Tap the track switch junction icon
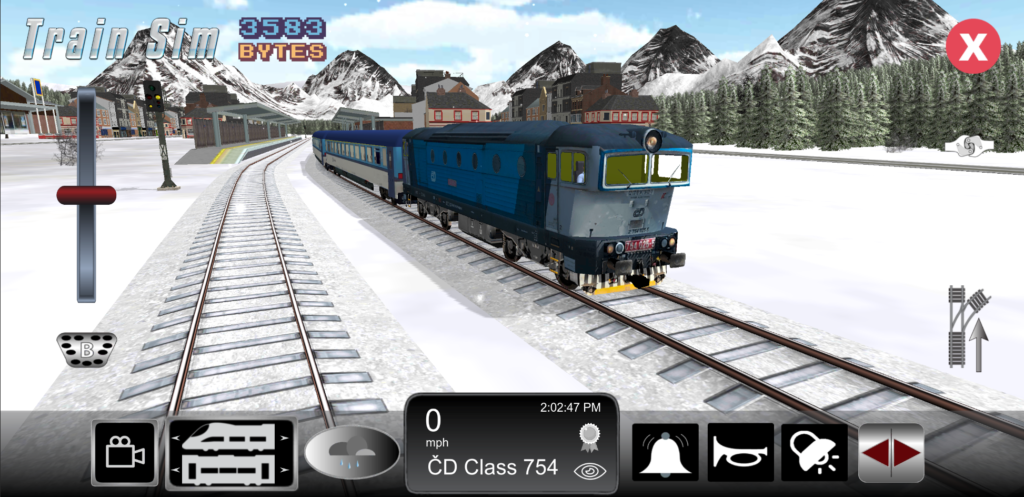 968,327
